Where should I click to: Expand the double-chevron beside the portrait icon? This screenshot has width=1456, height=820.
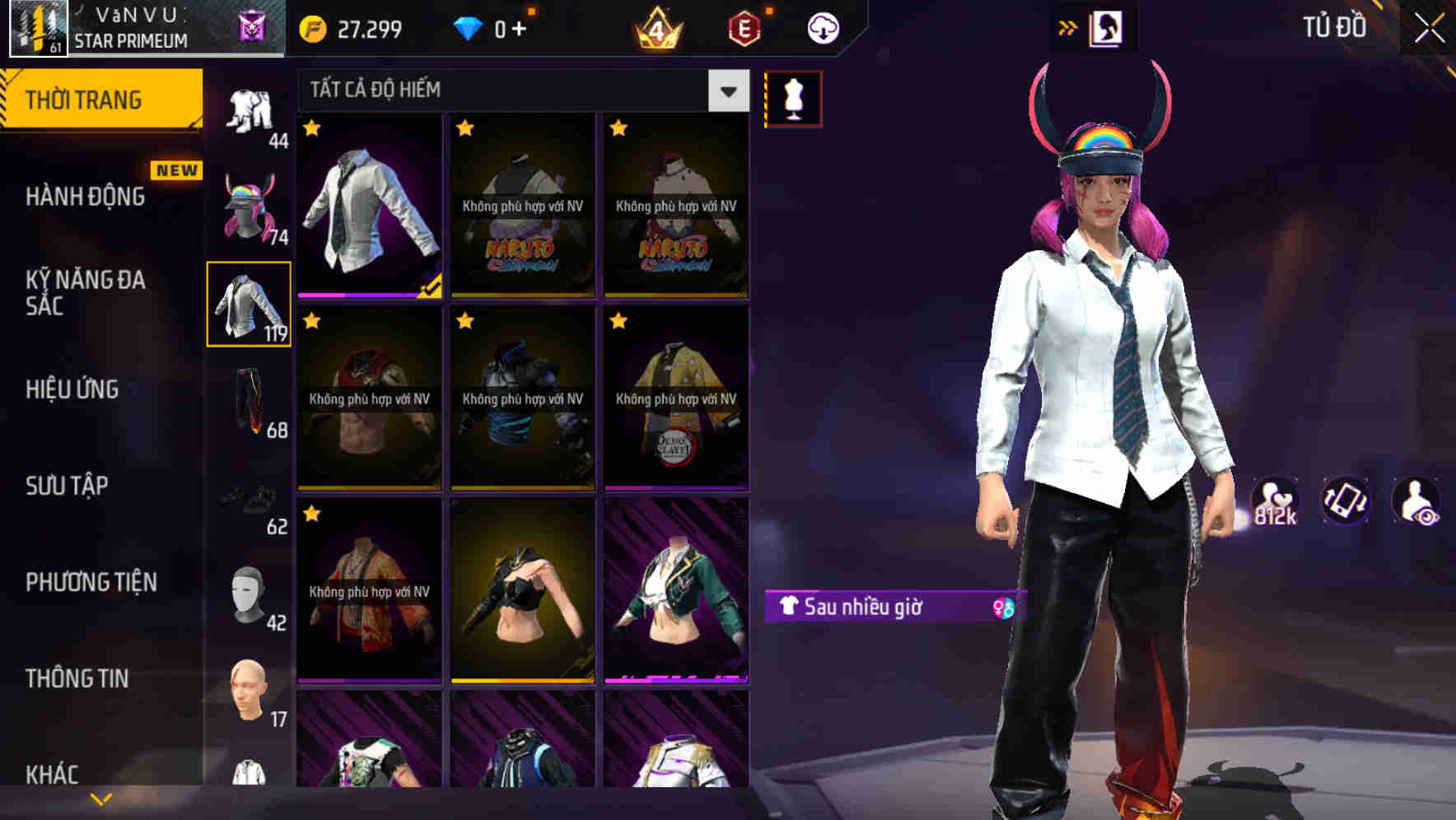click(x=1066, y=27)
